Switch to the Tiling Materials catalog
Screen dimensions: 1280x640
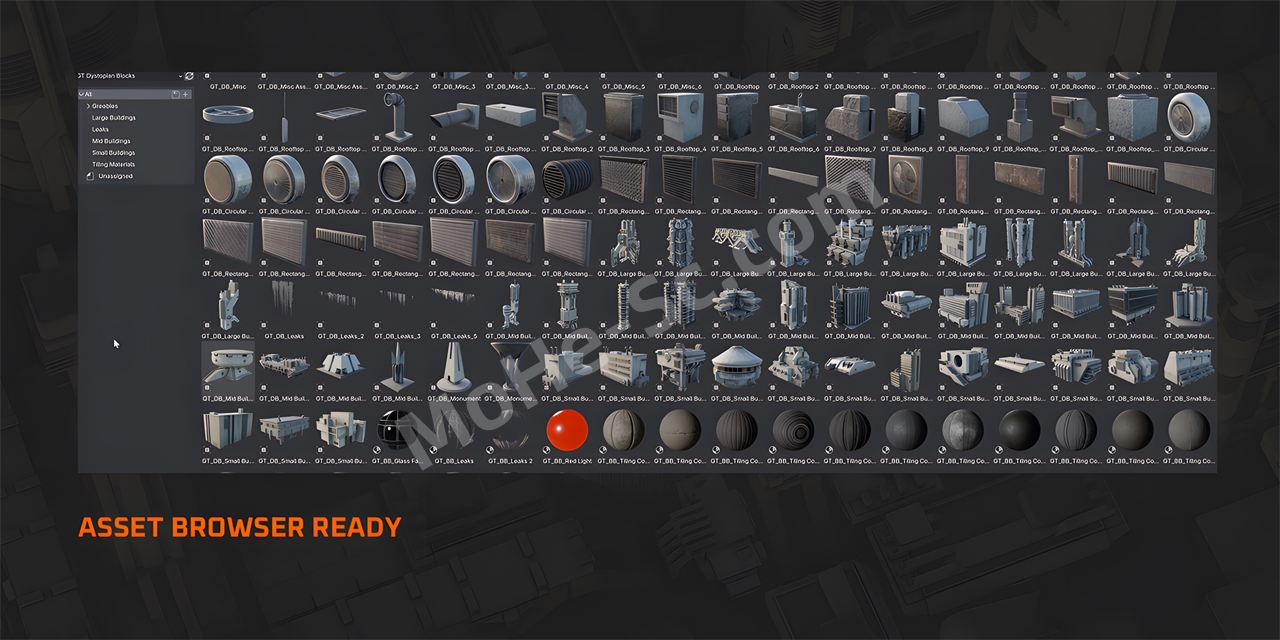point(113,164)
